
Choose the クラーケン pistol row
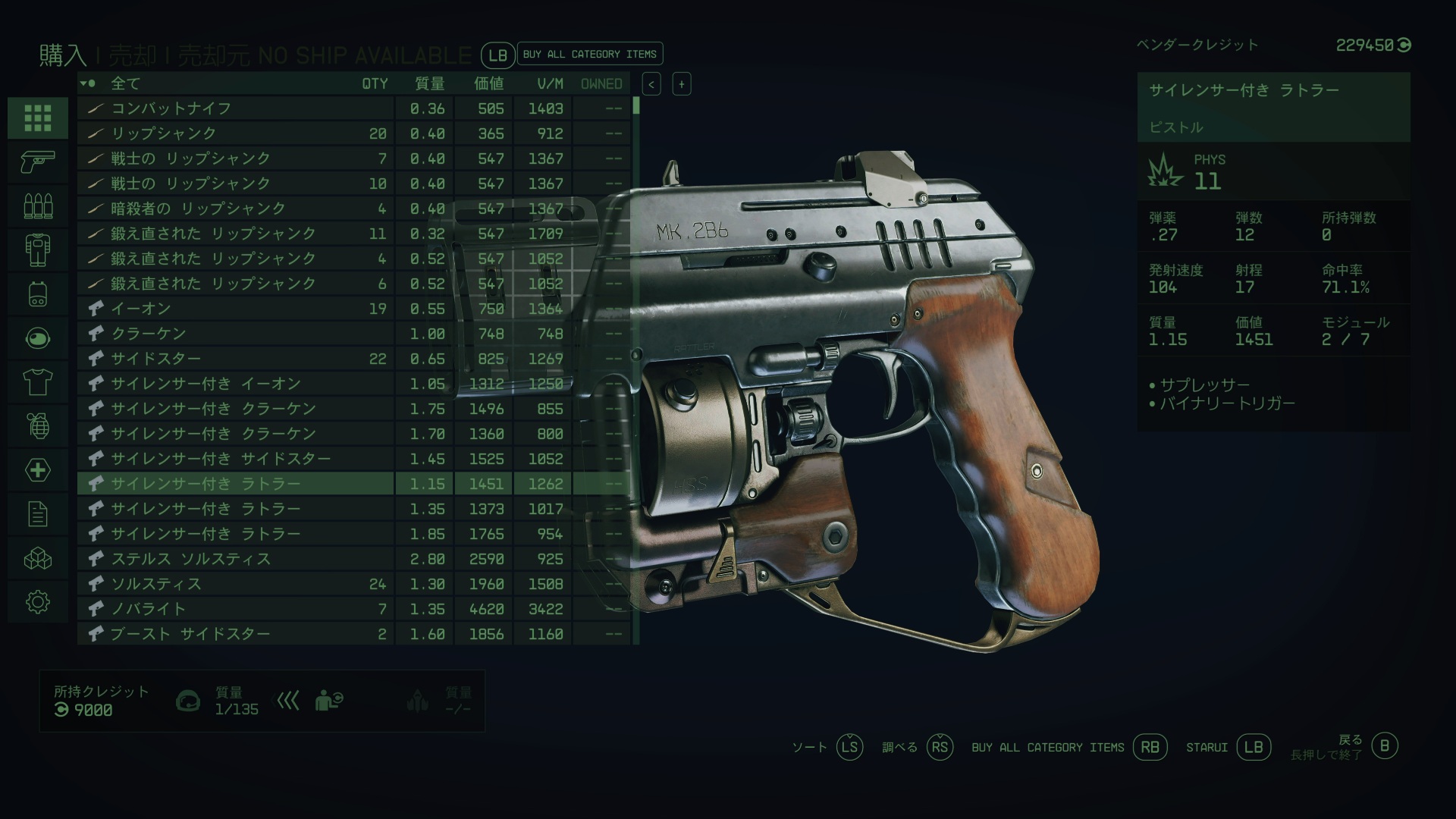pos(235,334)
